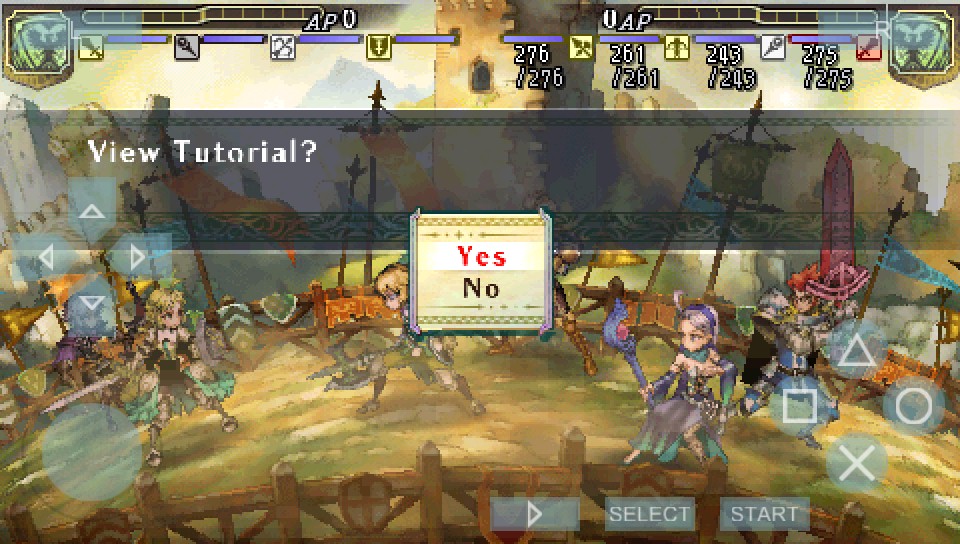The width and height of the screenshot is (960, 544).
Task: Tap the on-screen triangle button
Action: click(856, 350)
